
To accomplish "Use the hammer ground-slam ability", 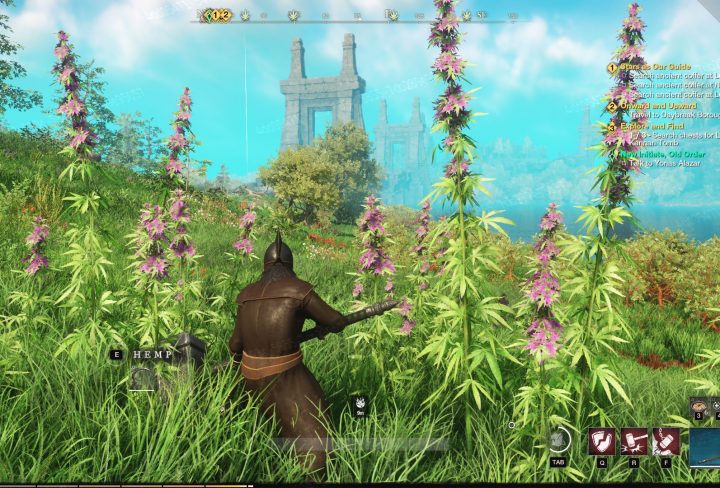I will click(634, 441).
